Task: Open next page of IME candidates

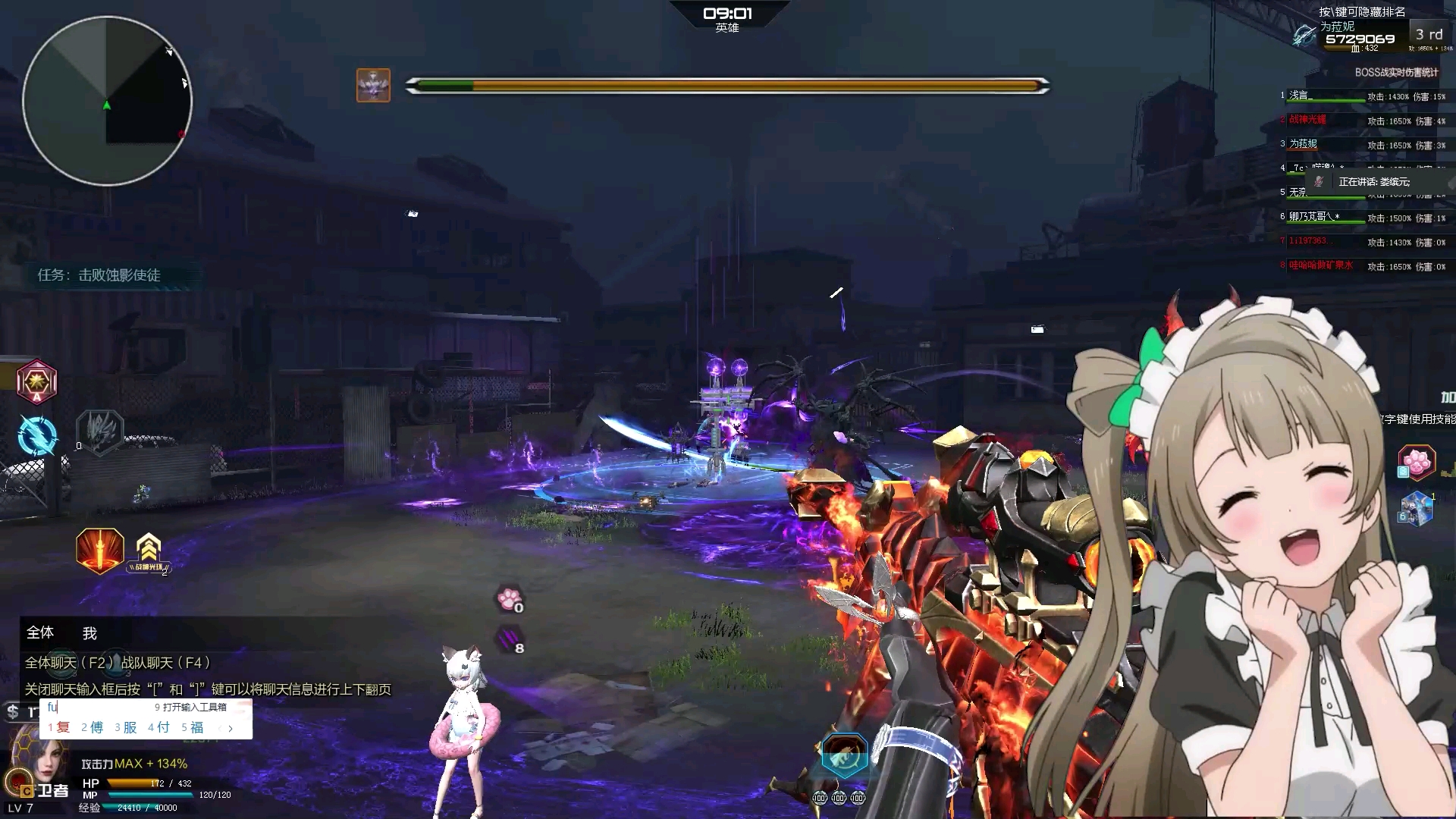Action: [x=230, y=727]
